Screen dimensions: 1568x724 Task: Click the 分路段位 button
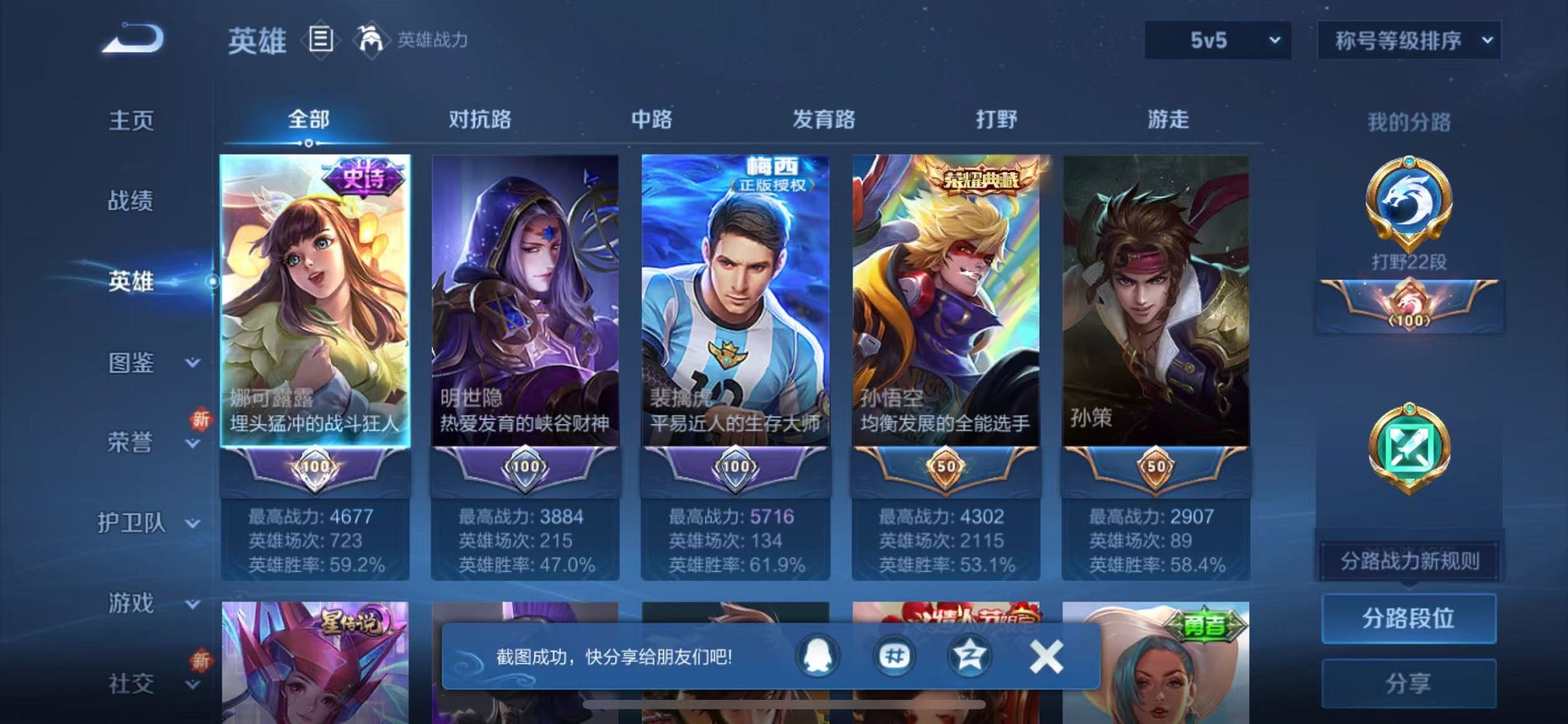pos(1409,620)
